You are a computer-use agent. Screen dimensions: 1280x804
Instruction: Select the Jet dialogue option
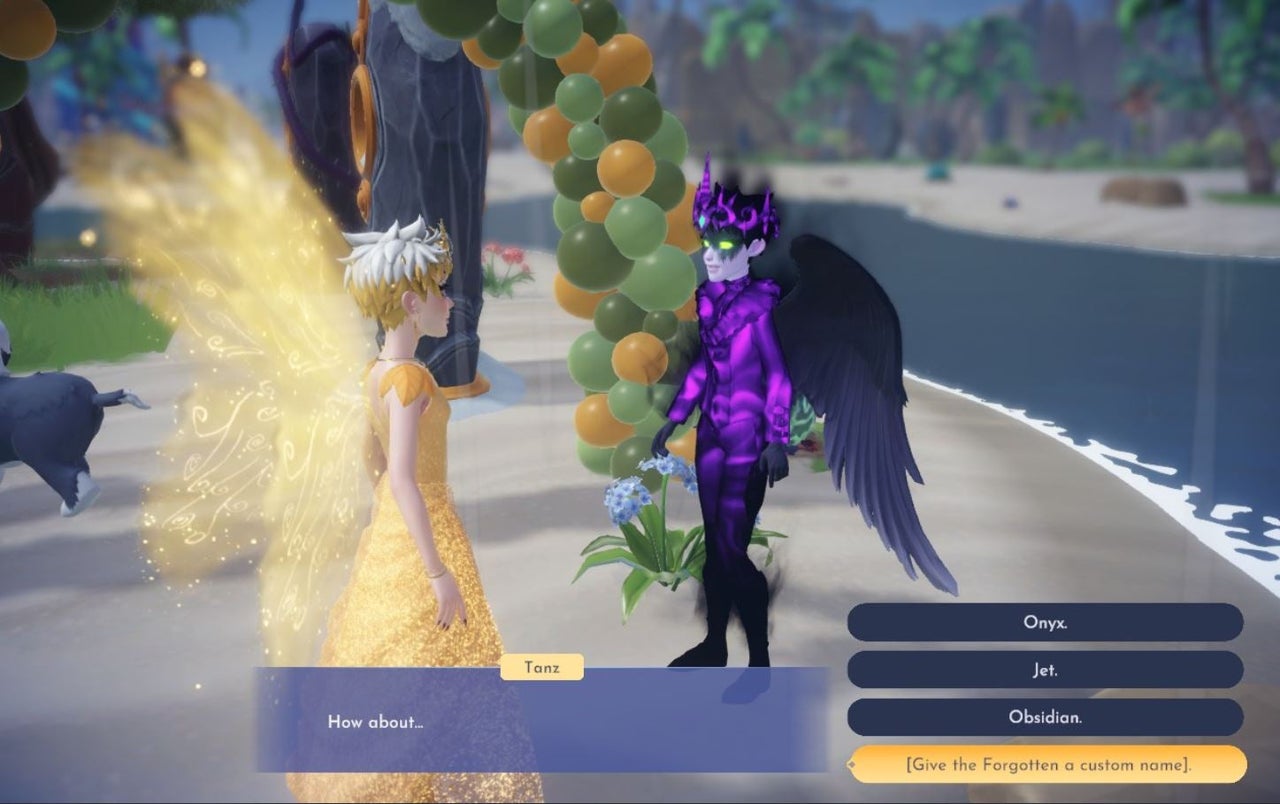(1045, 670)
